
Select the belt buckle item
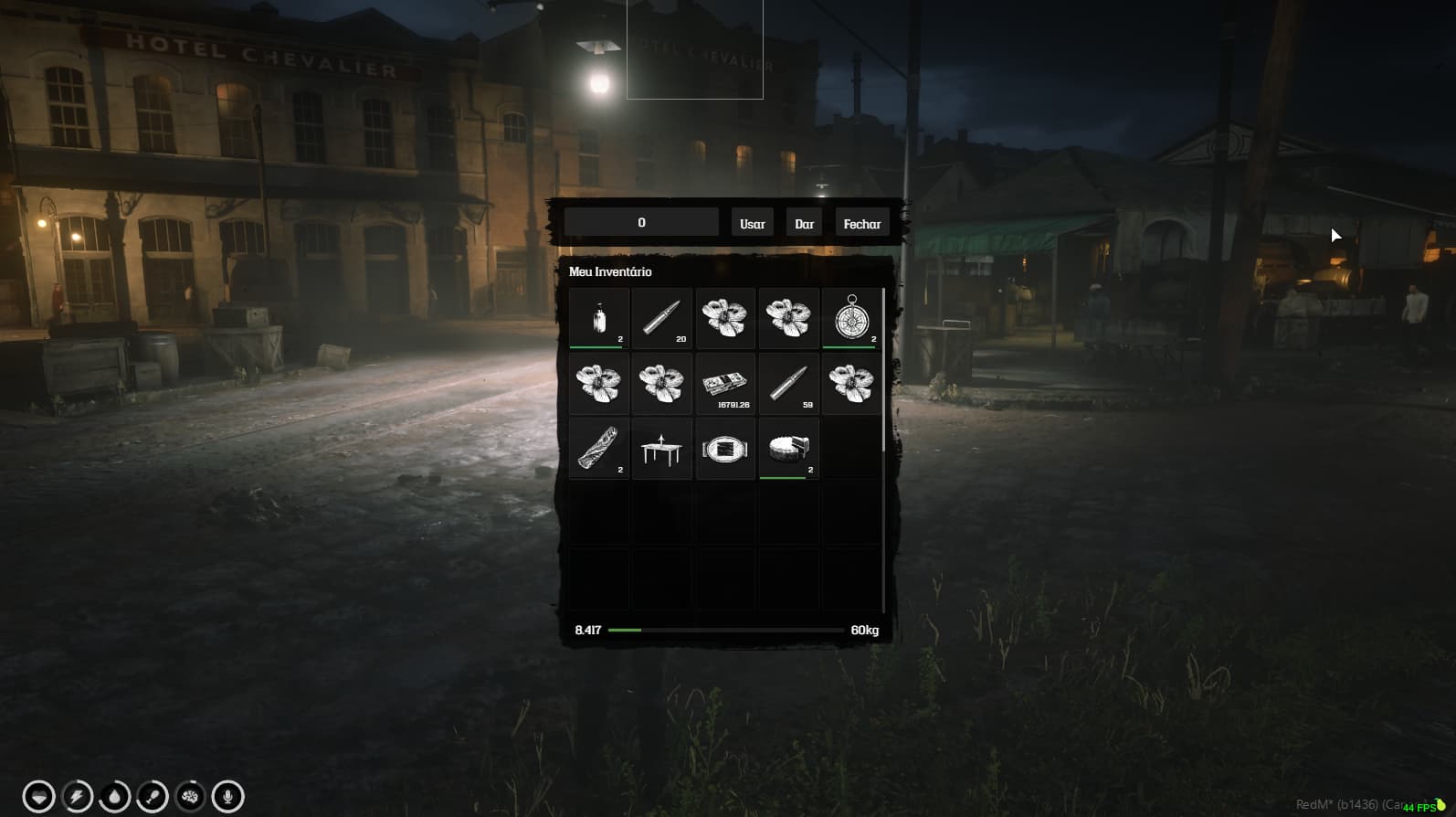(725, 448)
